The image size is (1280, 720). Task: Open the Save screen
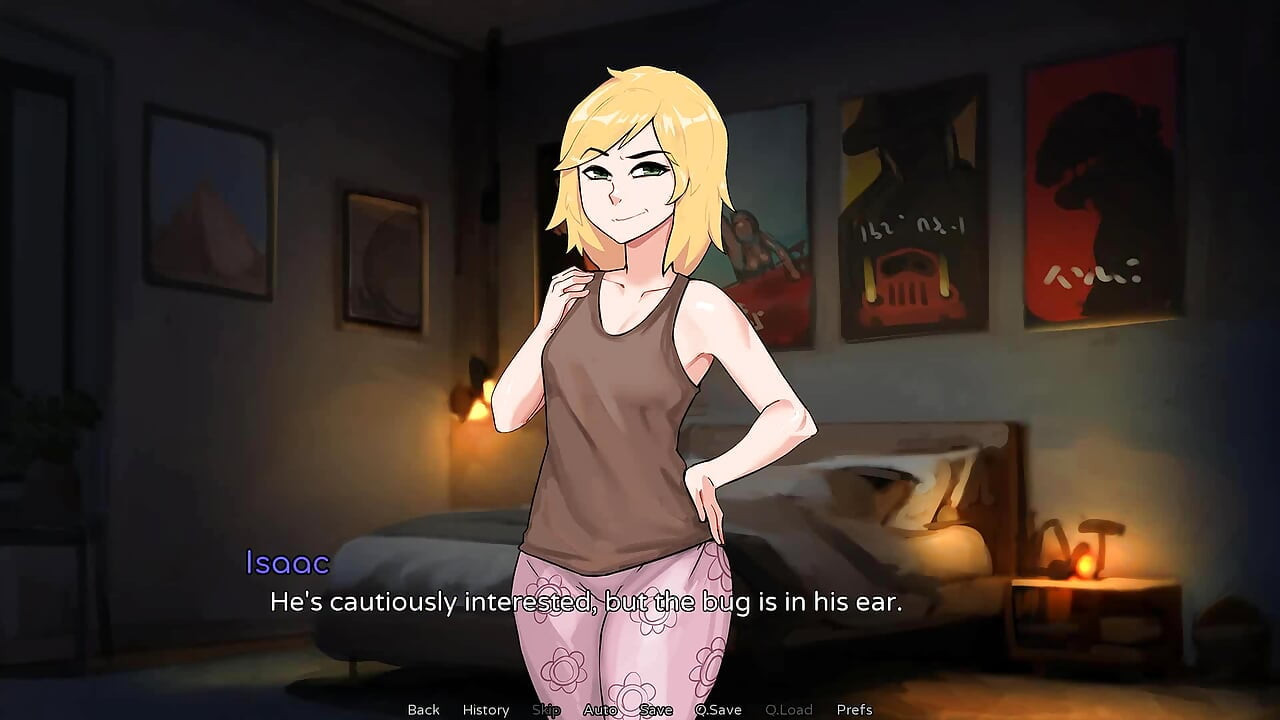655,709
